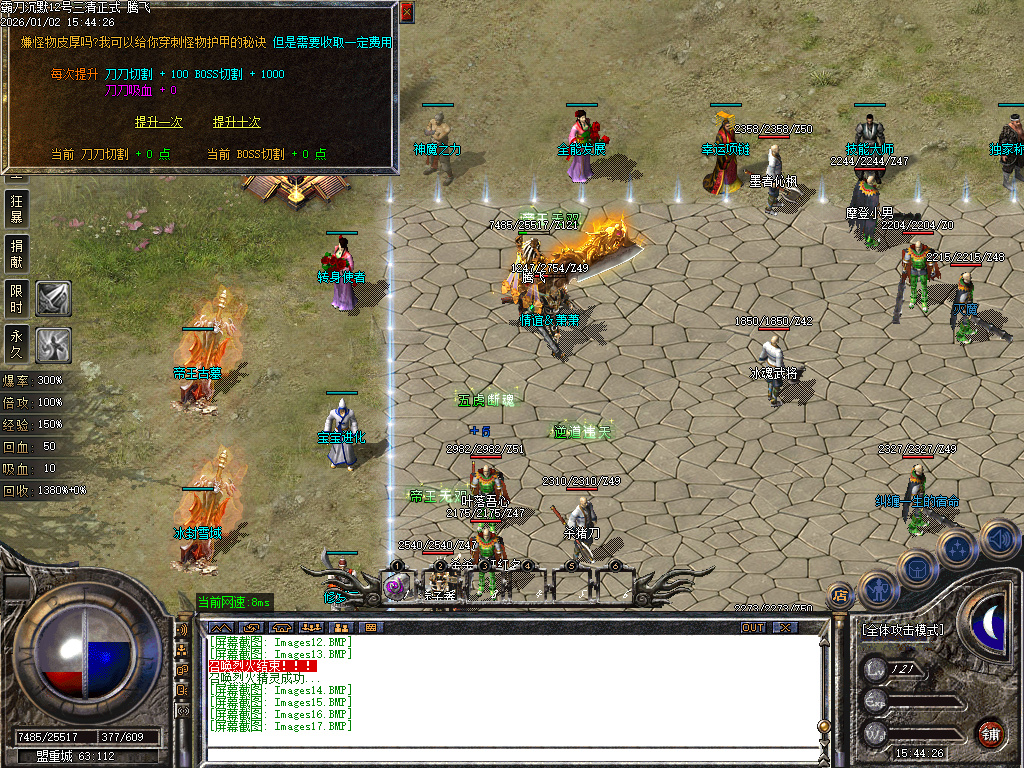Image resolution: width=1024 pixels, height=768 pixels.
Task: Open the red 铺 stall button
Action: click(990, 732)
